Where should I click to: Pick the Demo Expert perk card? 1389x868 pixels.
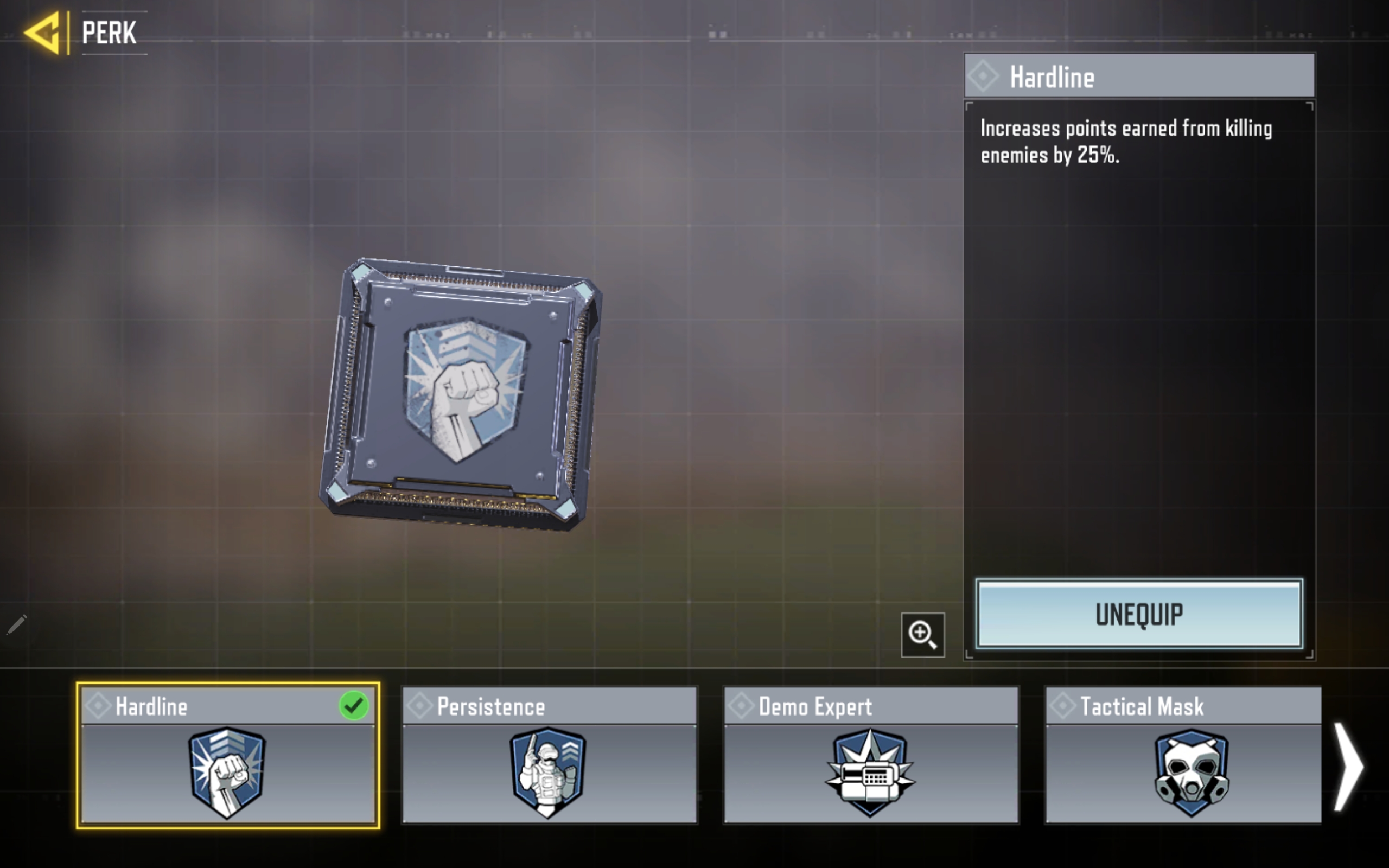pyautogui.click(x=871, y=755)
